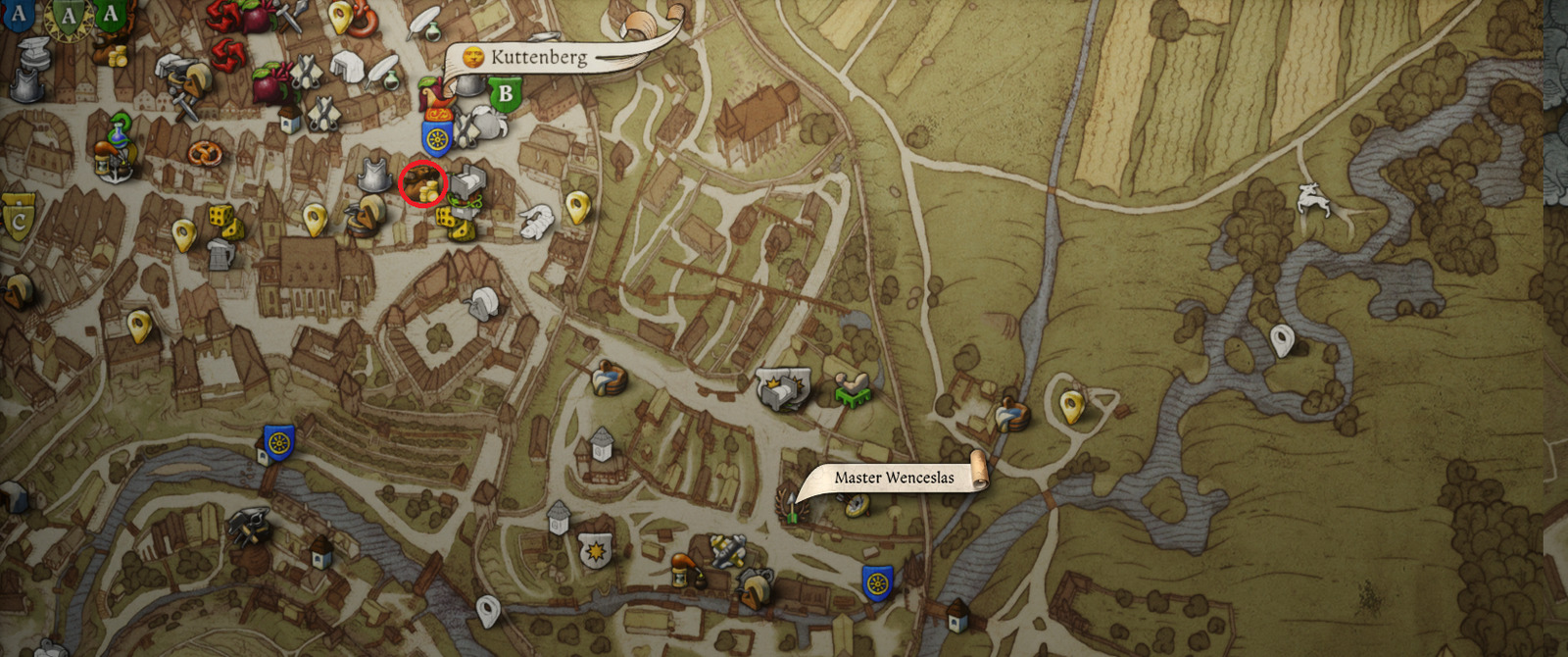Click the compass icon under Master Wenceslas
This screenshot has height=657, width=1568.
(x=857, y=505)
